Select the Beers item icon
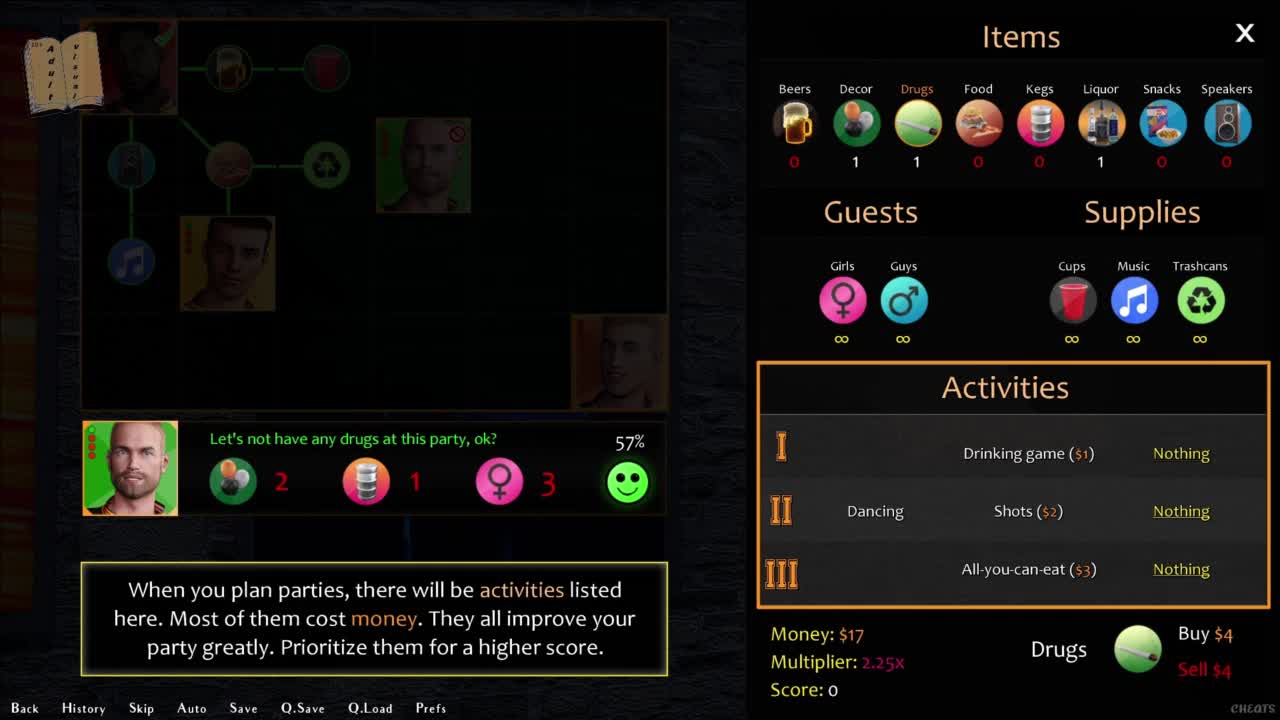Image resolution: width=1280 pixels, height=720 pixels. point(795,124)
